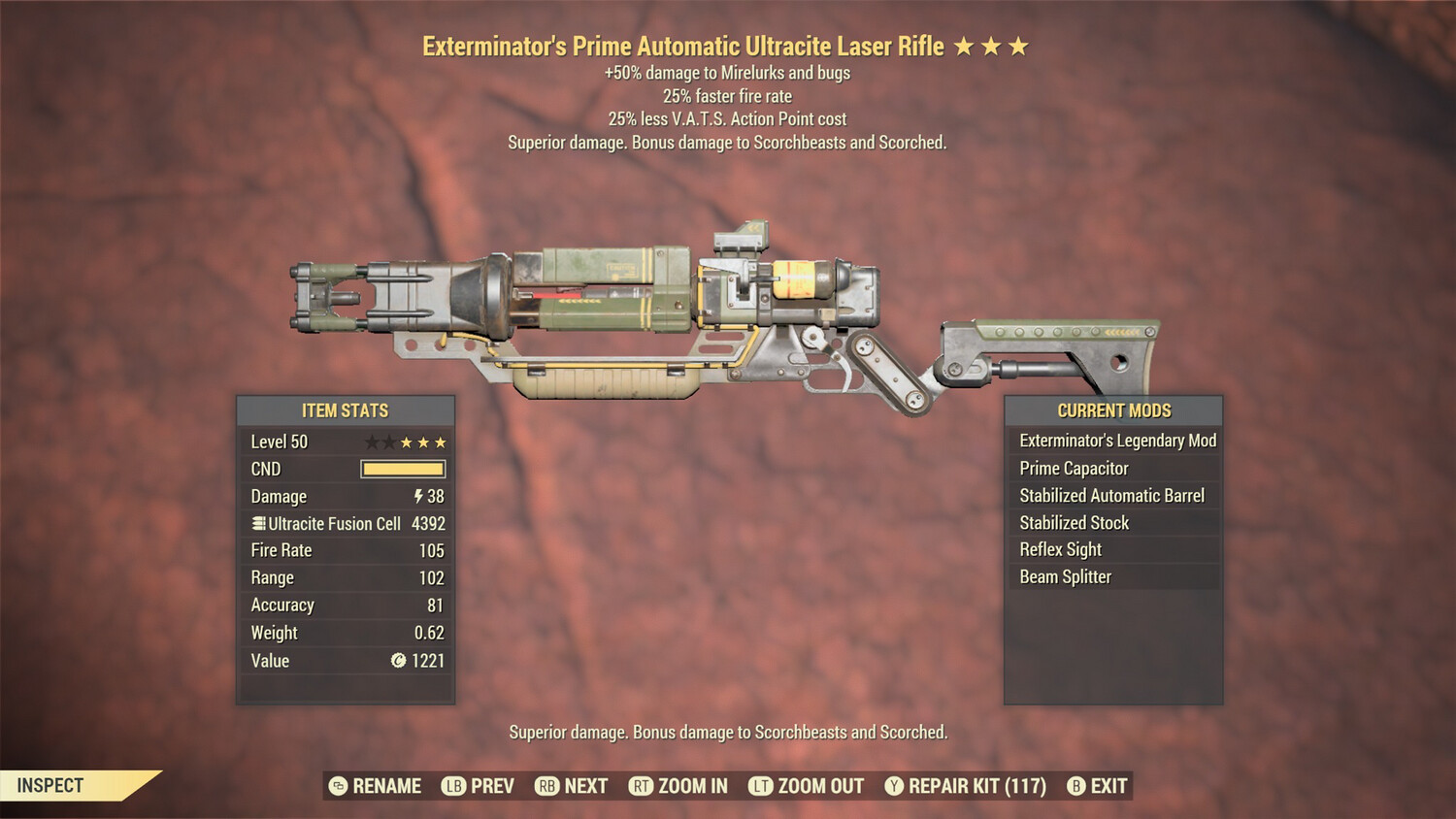Click REPAIR KIT (117)
The image size is (1456, 819).
pyautogui.click(x=976, y=786)
